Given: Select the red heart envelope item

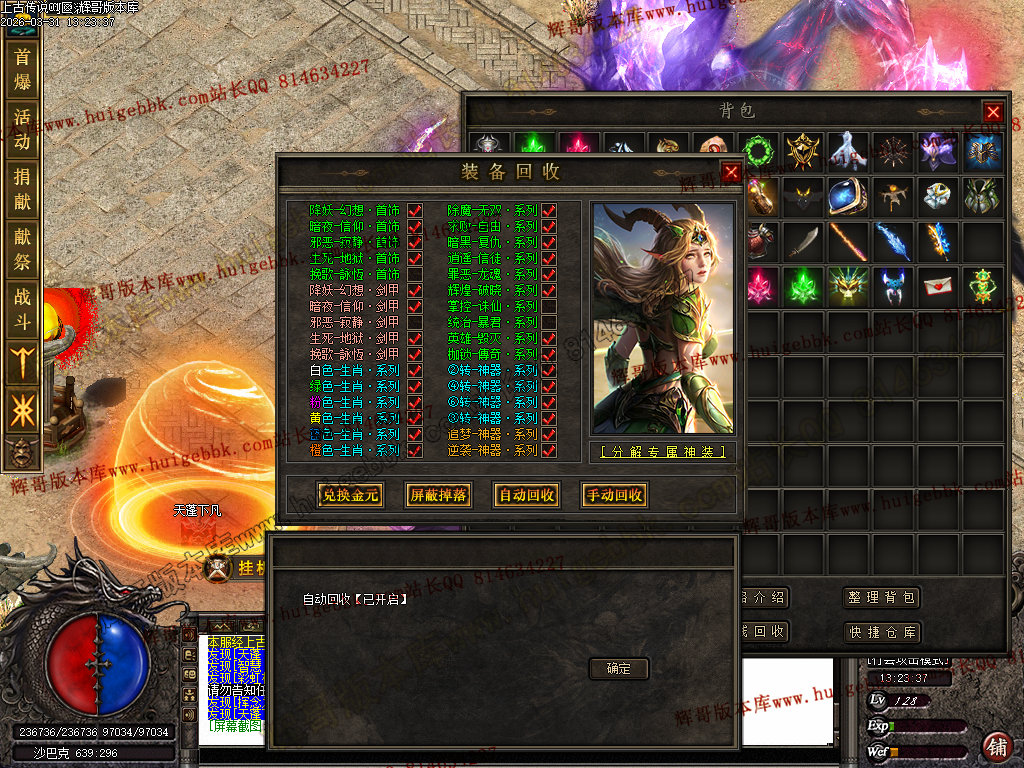Looking at the screenshot, I should (937, 287).
